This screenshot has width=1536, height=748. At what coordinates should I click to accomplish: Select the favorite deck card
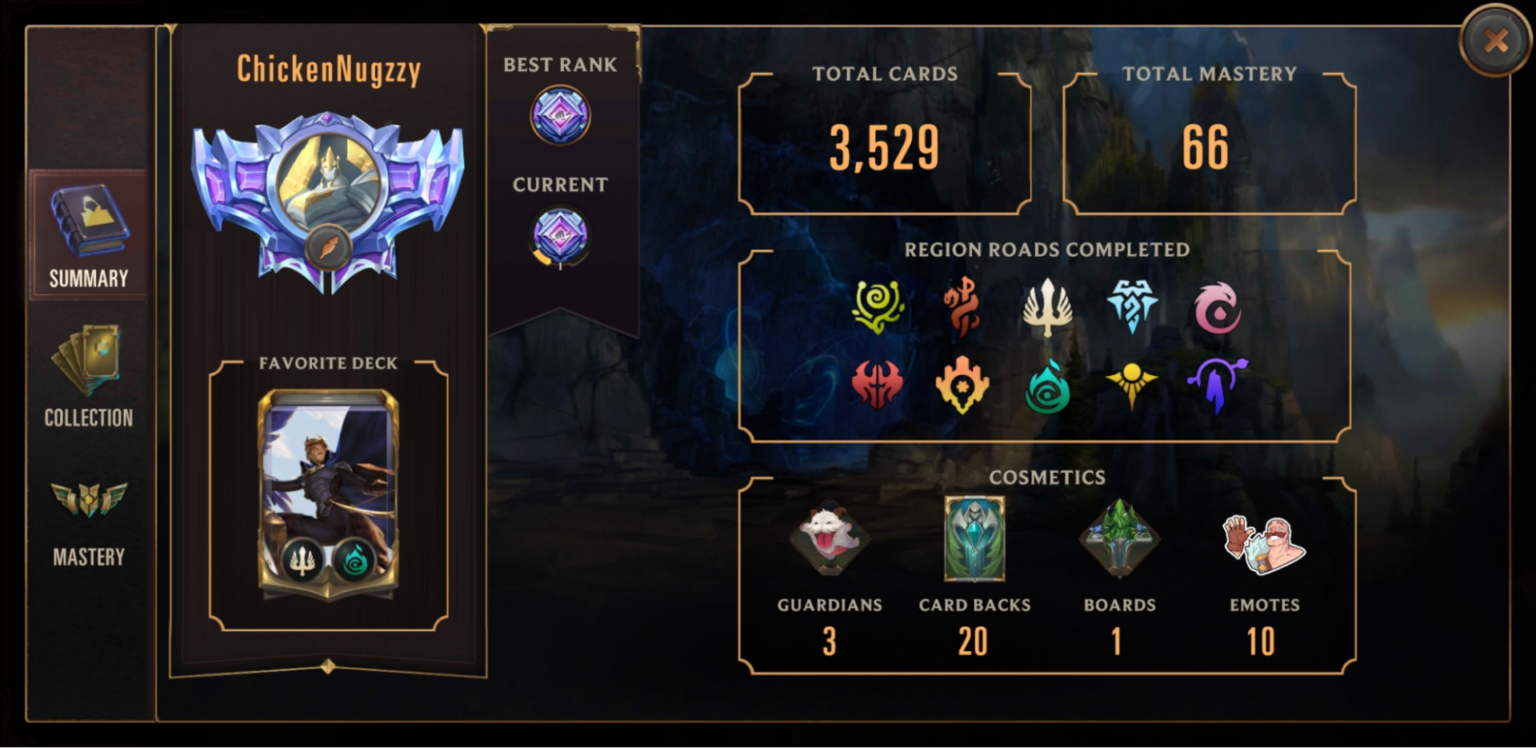click(328, 495)
